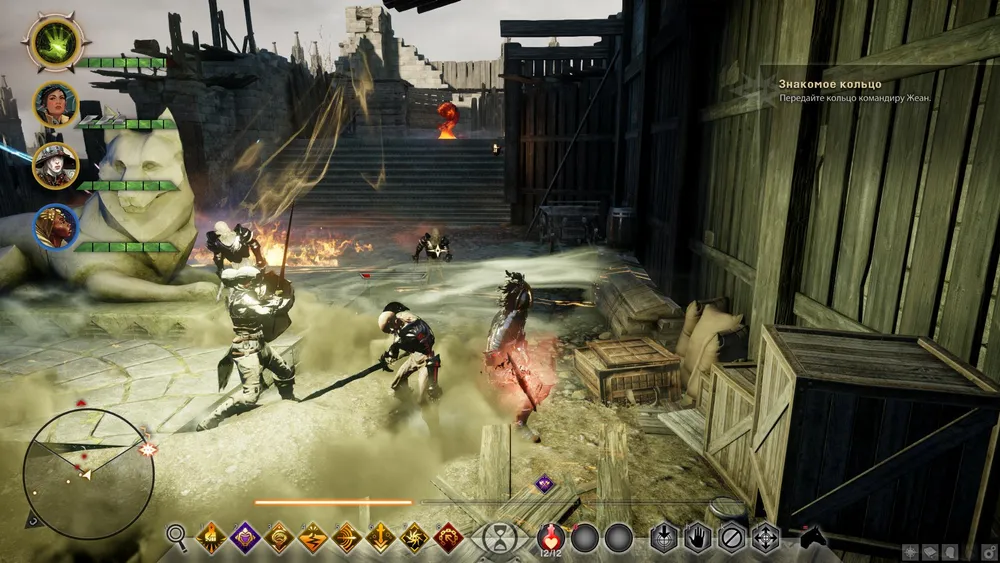The width and height of the screenshot is (1000, 563).
Task: Switch to the dark-haired woman party member
Action: (55, 105)
